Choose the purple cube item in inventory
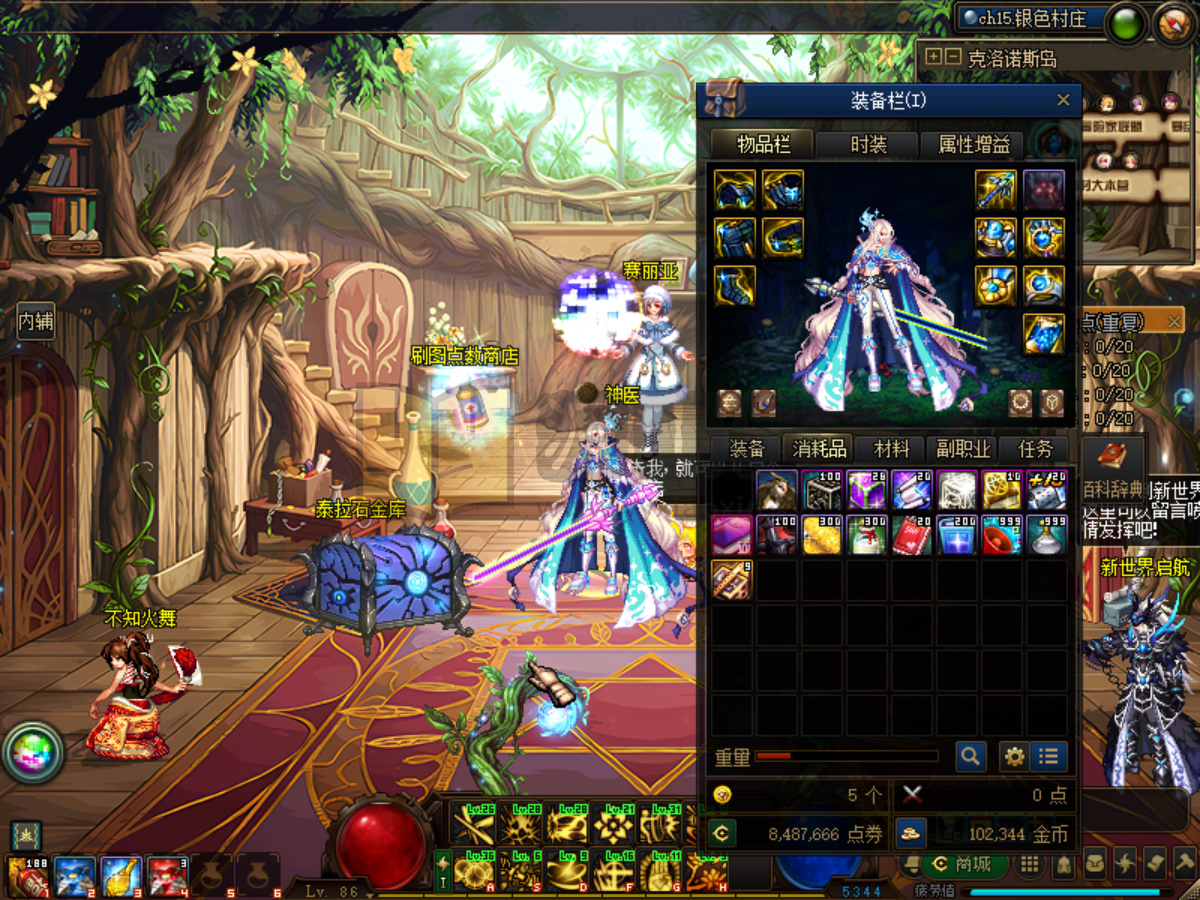1200x900 pixels. [x=865, y=490]
